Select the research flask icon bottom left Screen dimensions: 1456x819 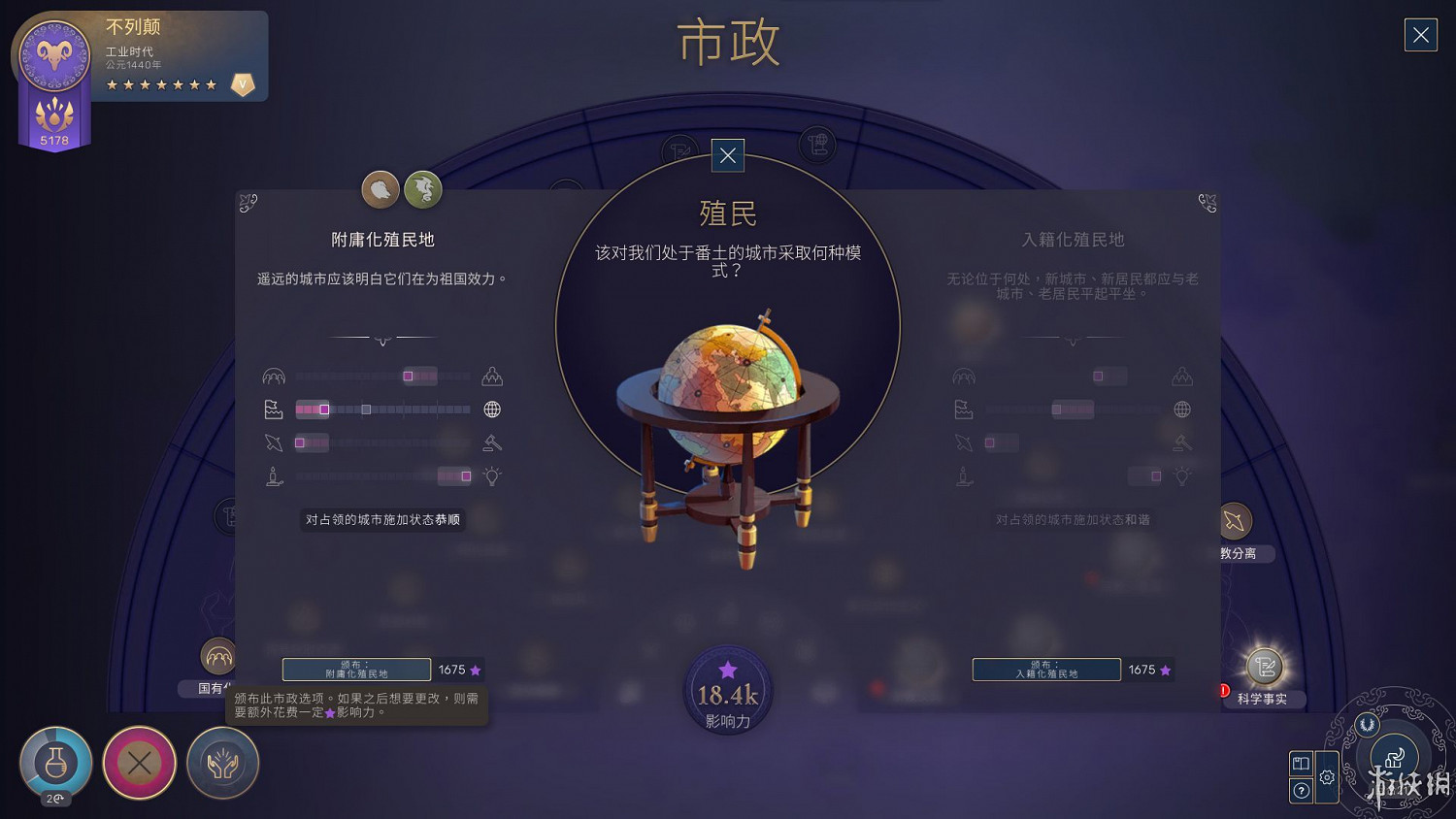(x=55, y=764)
